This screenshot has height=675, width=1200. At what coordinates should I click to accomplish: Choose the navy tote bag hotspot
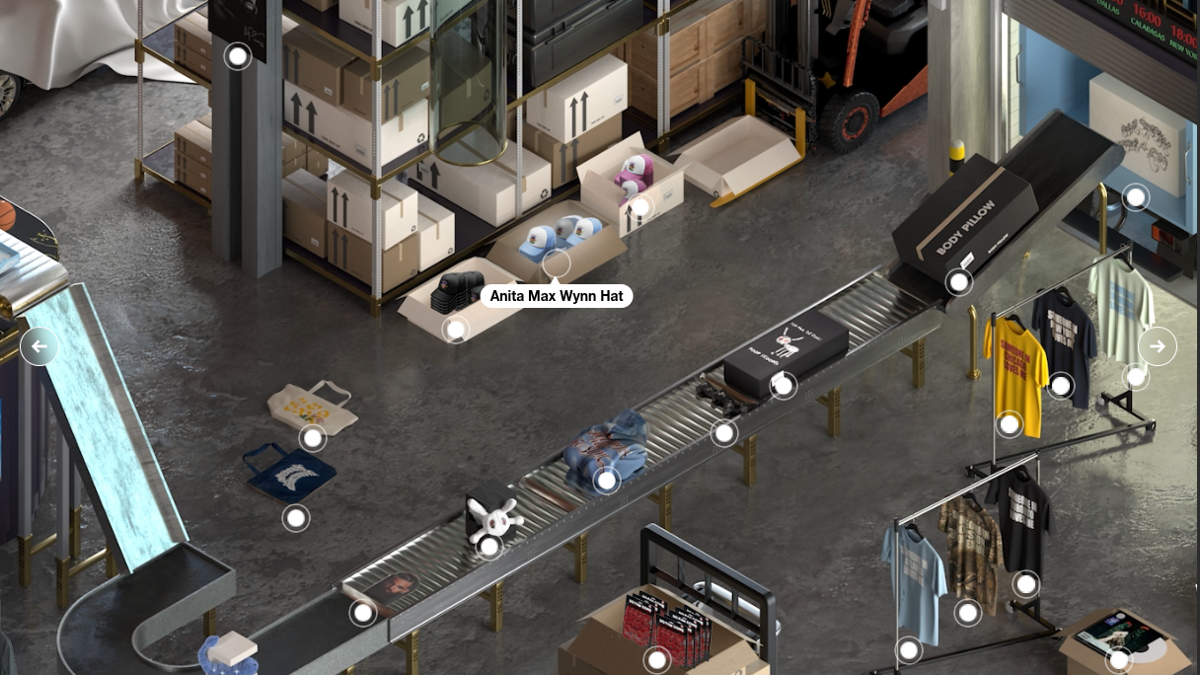point(296,518)
